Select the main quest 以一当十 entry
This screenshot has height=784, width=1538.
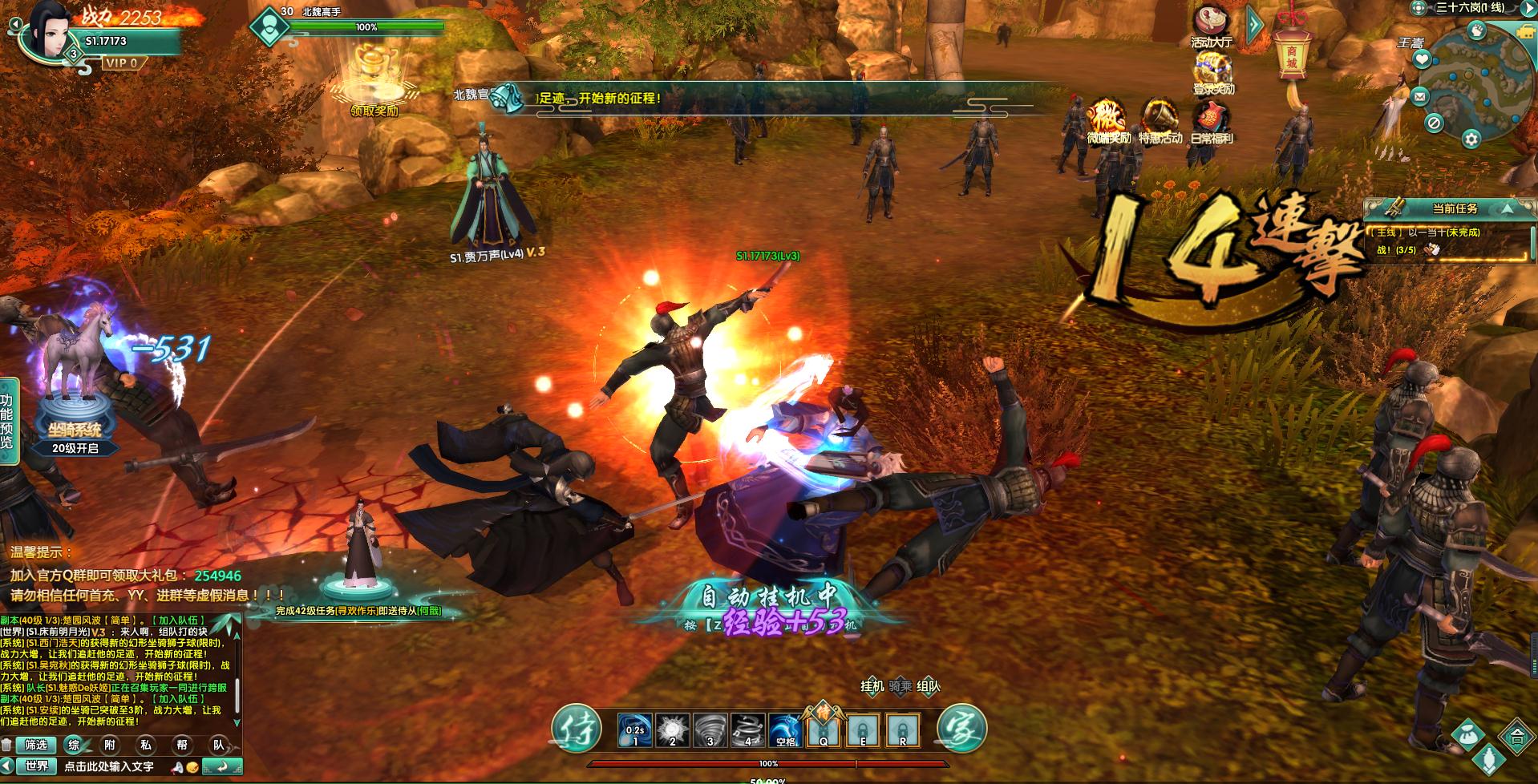[x=1427, y=232]
